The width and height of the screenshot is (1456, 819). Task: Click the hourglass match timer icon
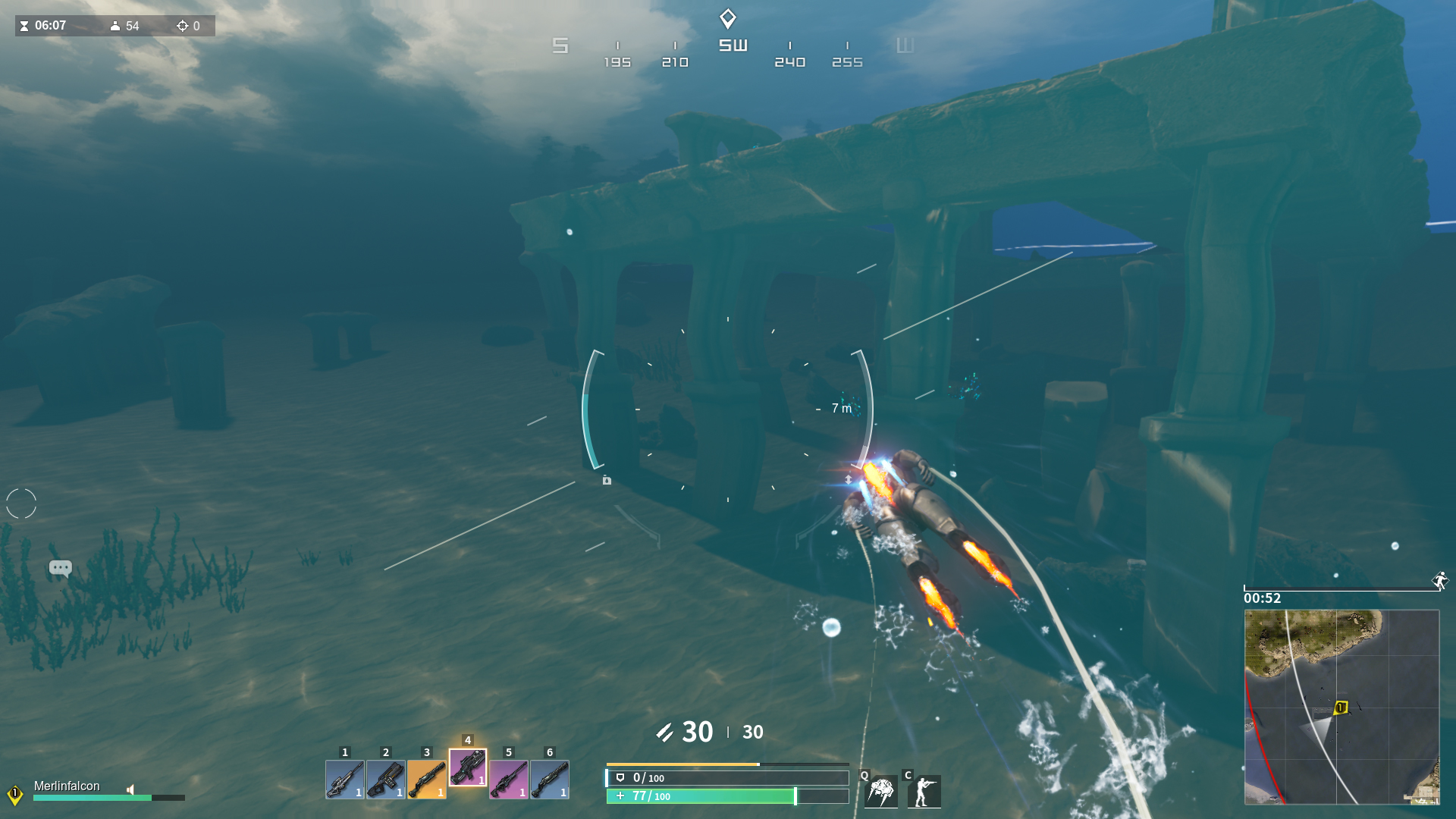coord(26,25)
